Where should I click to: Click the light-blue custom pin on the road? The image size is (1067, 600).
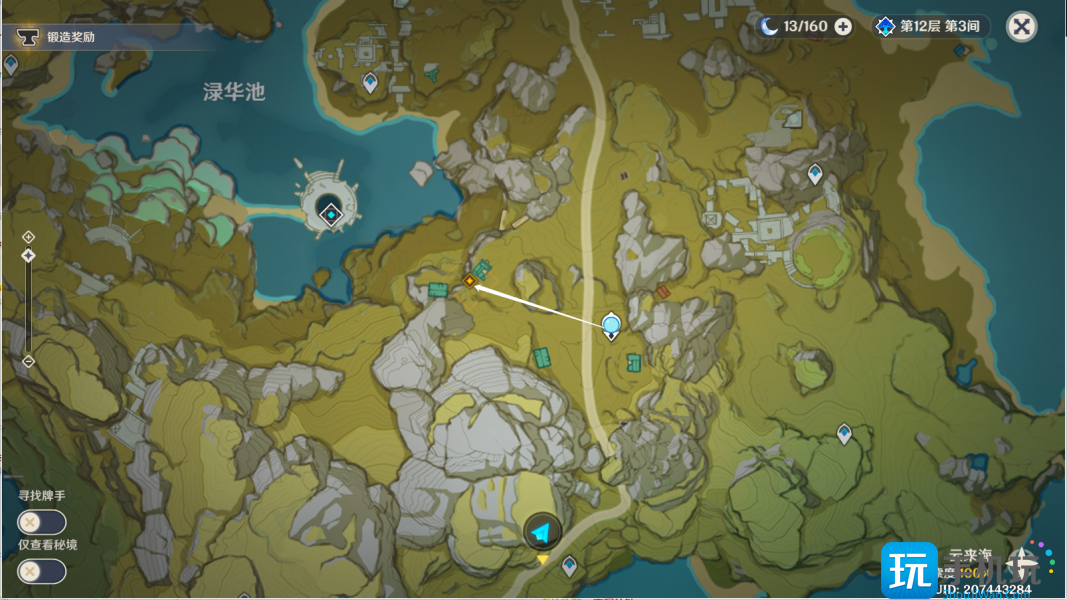[611, 324]
